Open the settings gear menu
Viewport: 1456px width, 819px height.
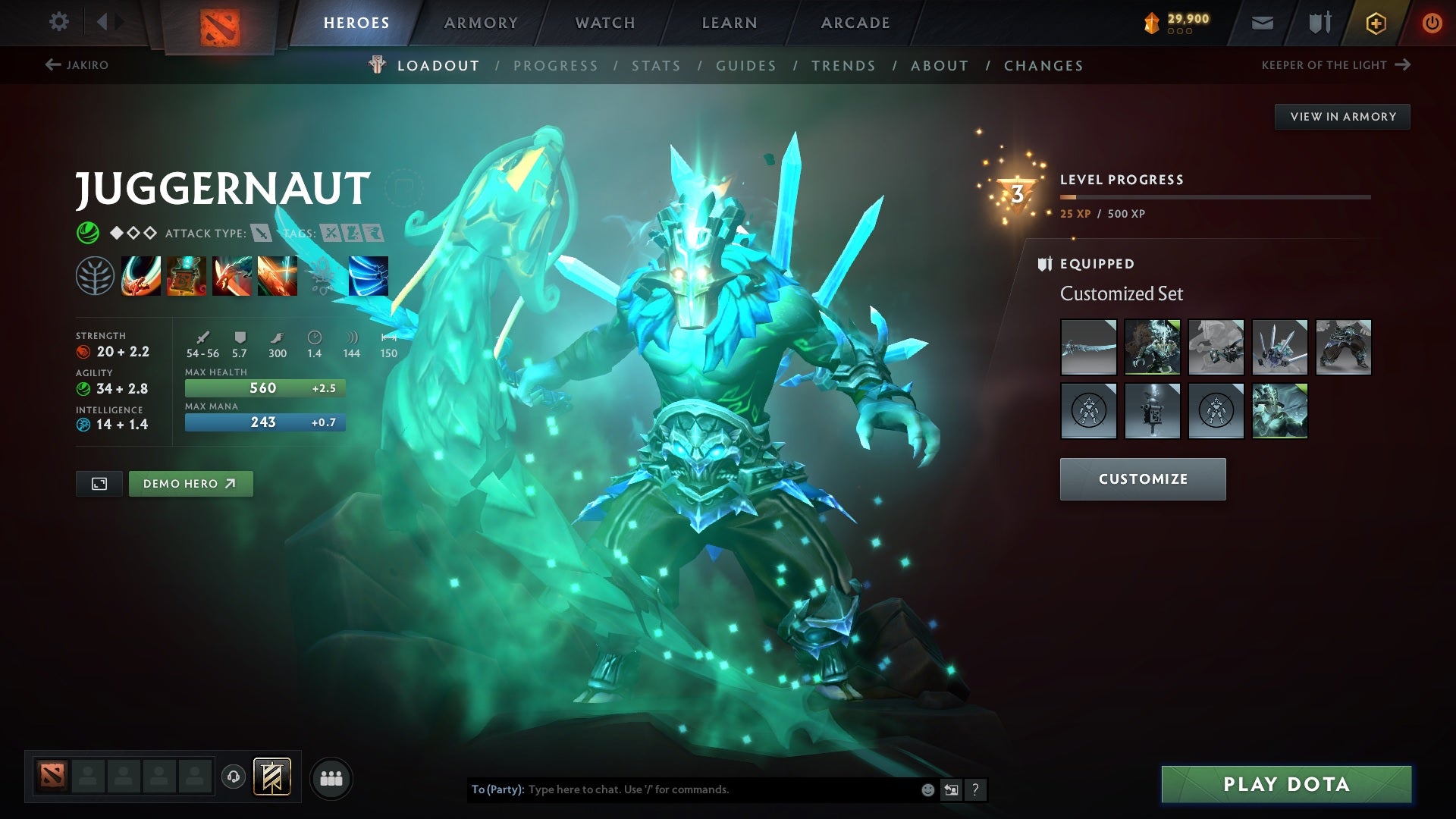tap(59, 22)
